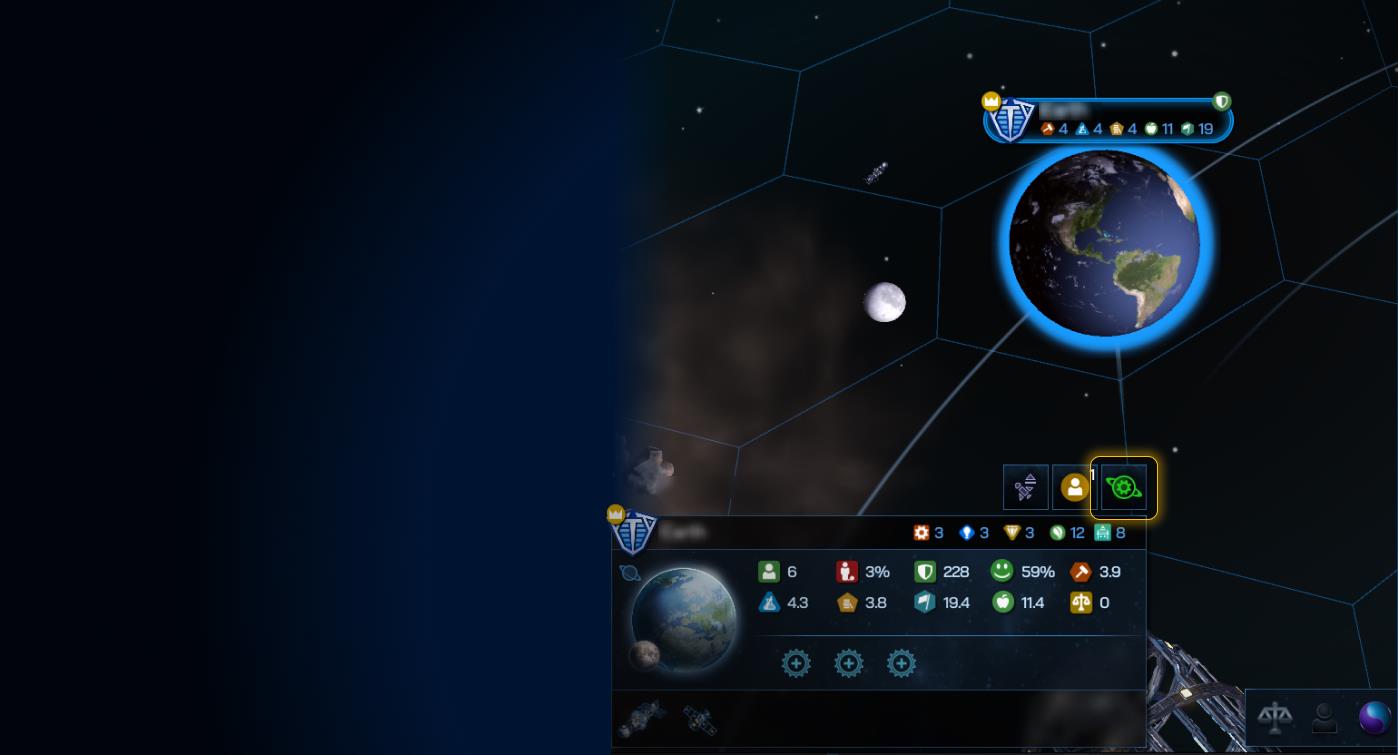The width and height of the screenshot is (1398, 755).
Task: Click the blue flask research icon
Action: click(768, 602)
